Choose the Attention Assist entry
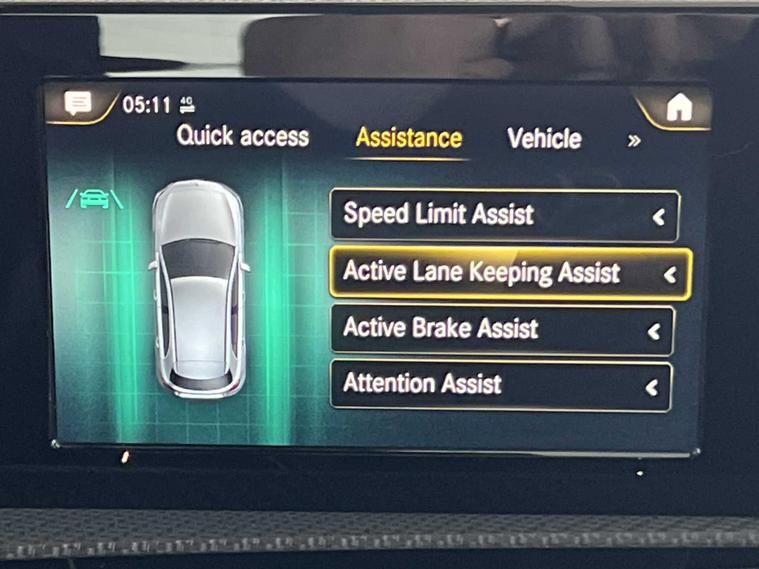 click(501, 384)
